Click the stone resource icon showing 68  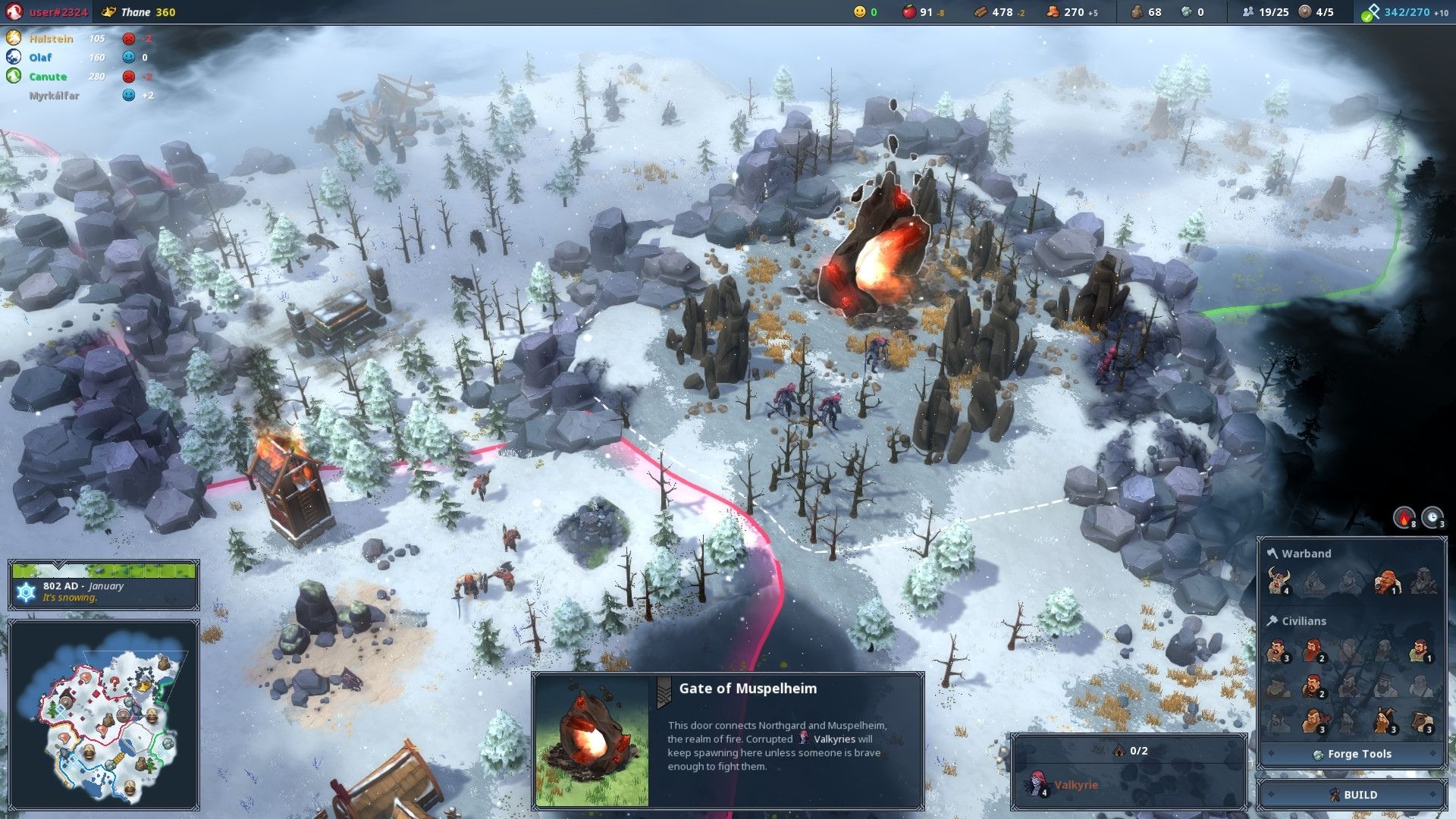click(1137, 12)
